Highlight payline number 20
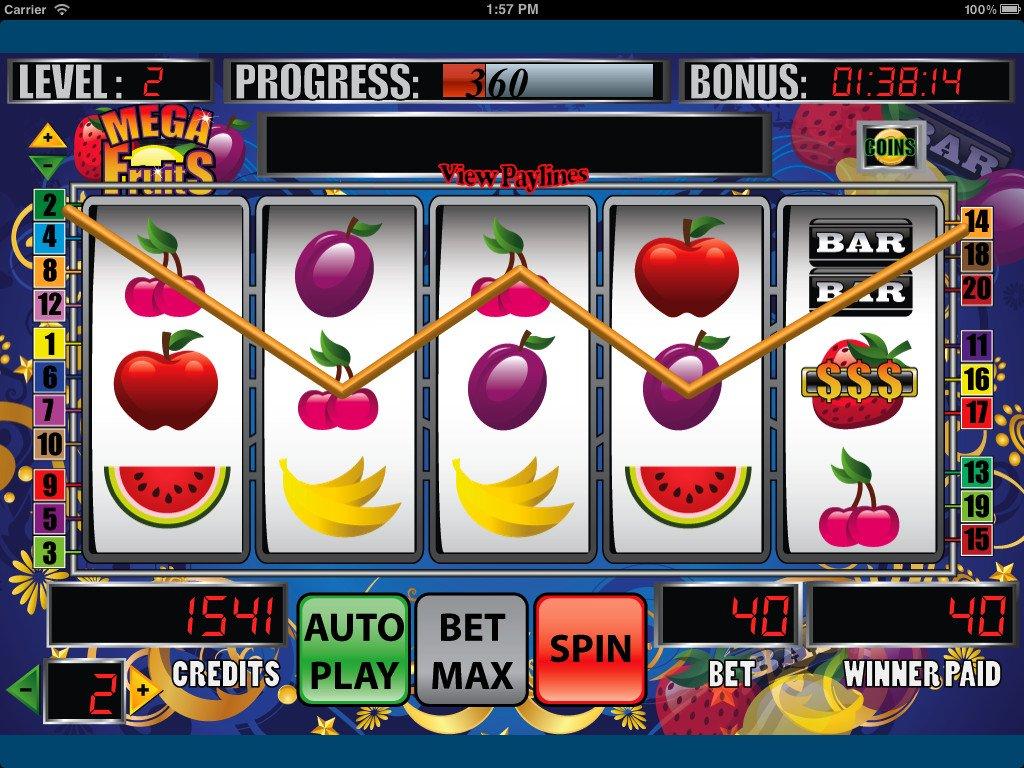1024x768 pixels. pyautogui.click(x=976, y=290)
